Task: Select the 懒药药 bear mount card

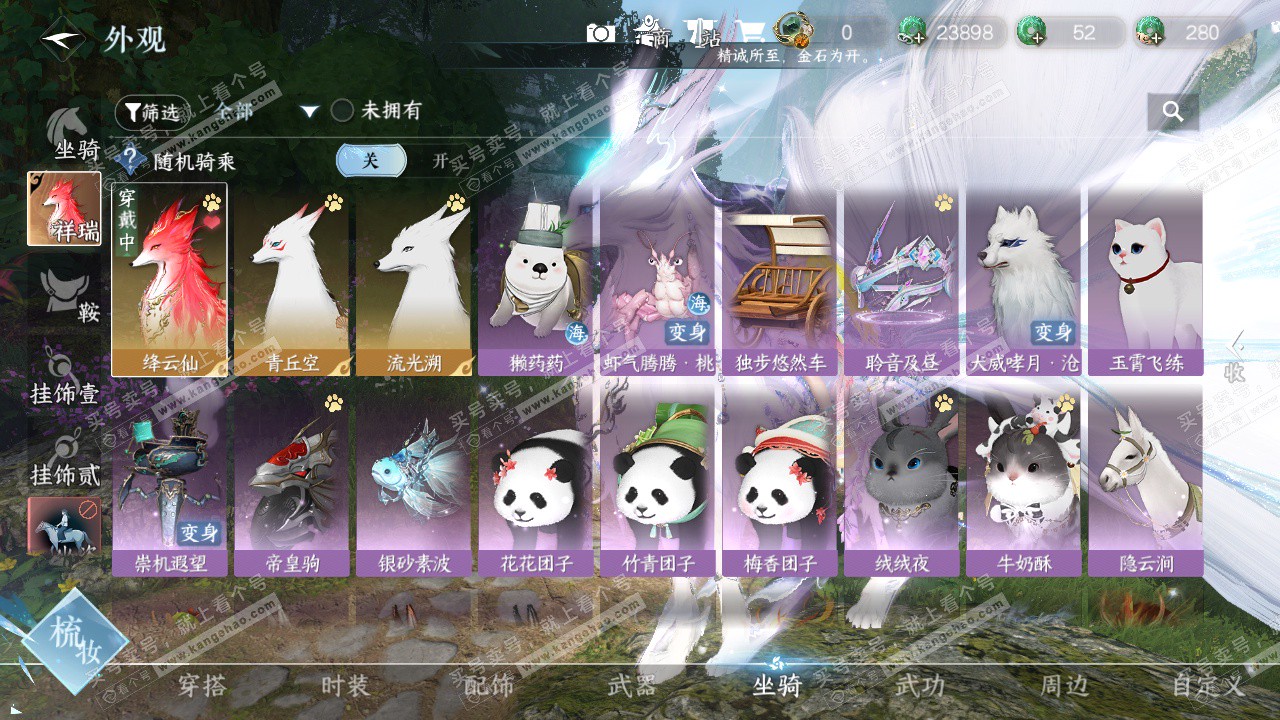Action: coord(535,280)
